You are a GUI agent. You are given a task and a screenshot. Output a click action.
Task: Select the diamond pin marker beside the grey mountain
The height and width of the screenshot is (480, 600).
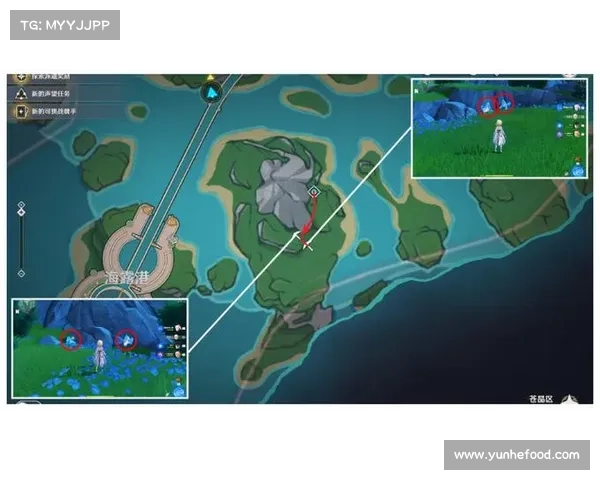[x=314, y=190]
